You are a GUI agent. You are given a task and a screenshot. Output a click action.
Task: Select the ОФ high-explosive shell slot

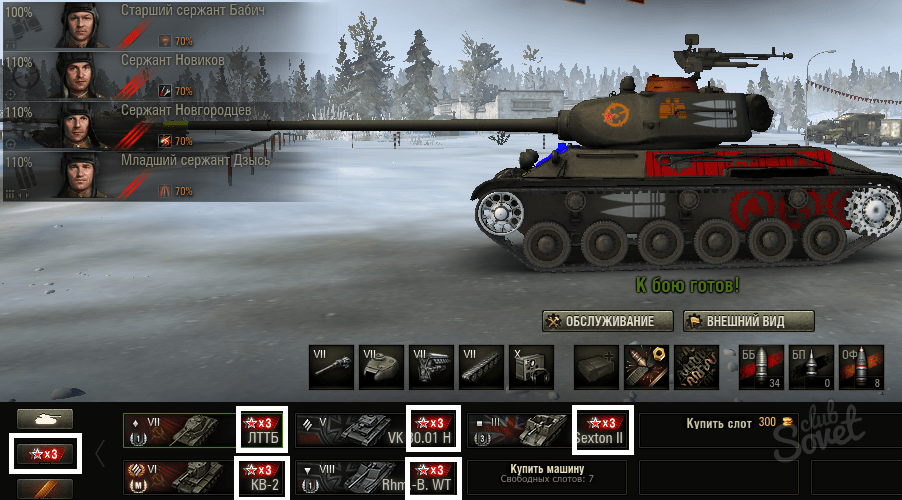tap(860, 367)
